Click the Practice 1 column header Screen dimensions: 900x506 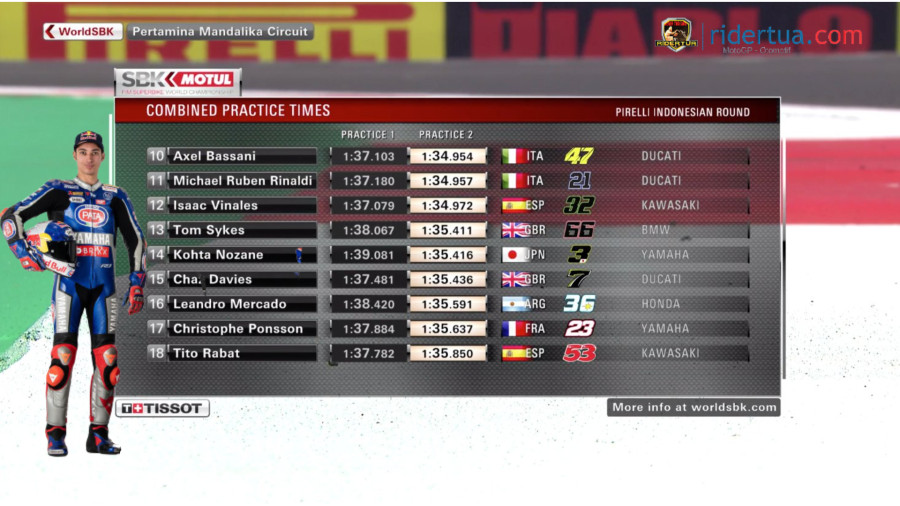coord(368,134)
